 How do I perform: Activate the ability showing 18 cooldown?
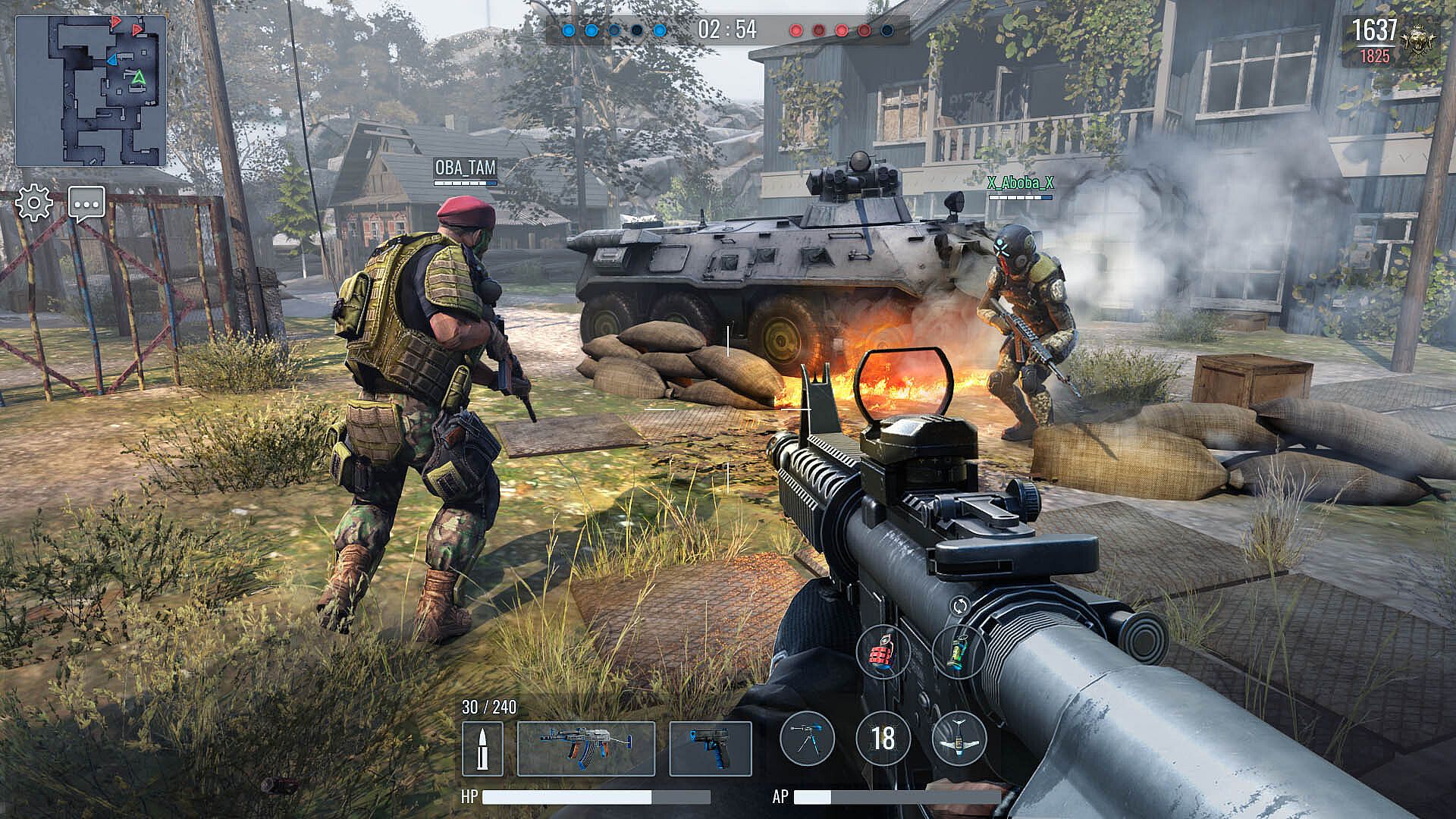pos(883,738)
